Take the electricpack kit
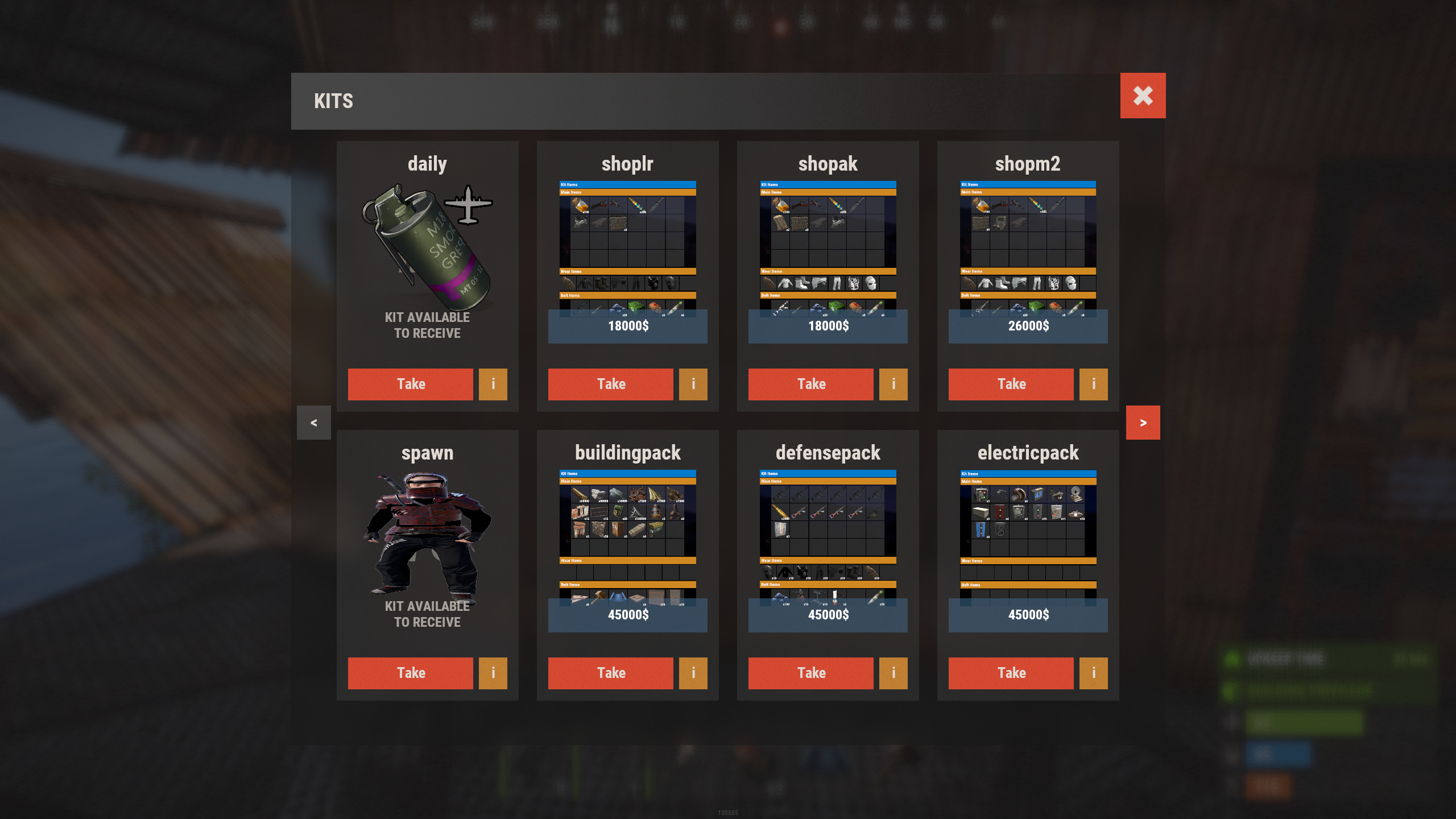The height and width of the screenshot is (819, 1456). coord(1011,673)
